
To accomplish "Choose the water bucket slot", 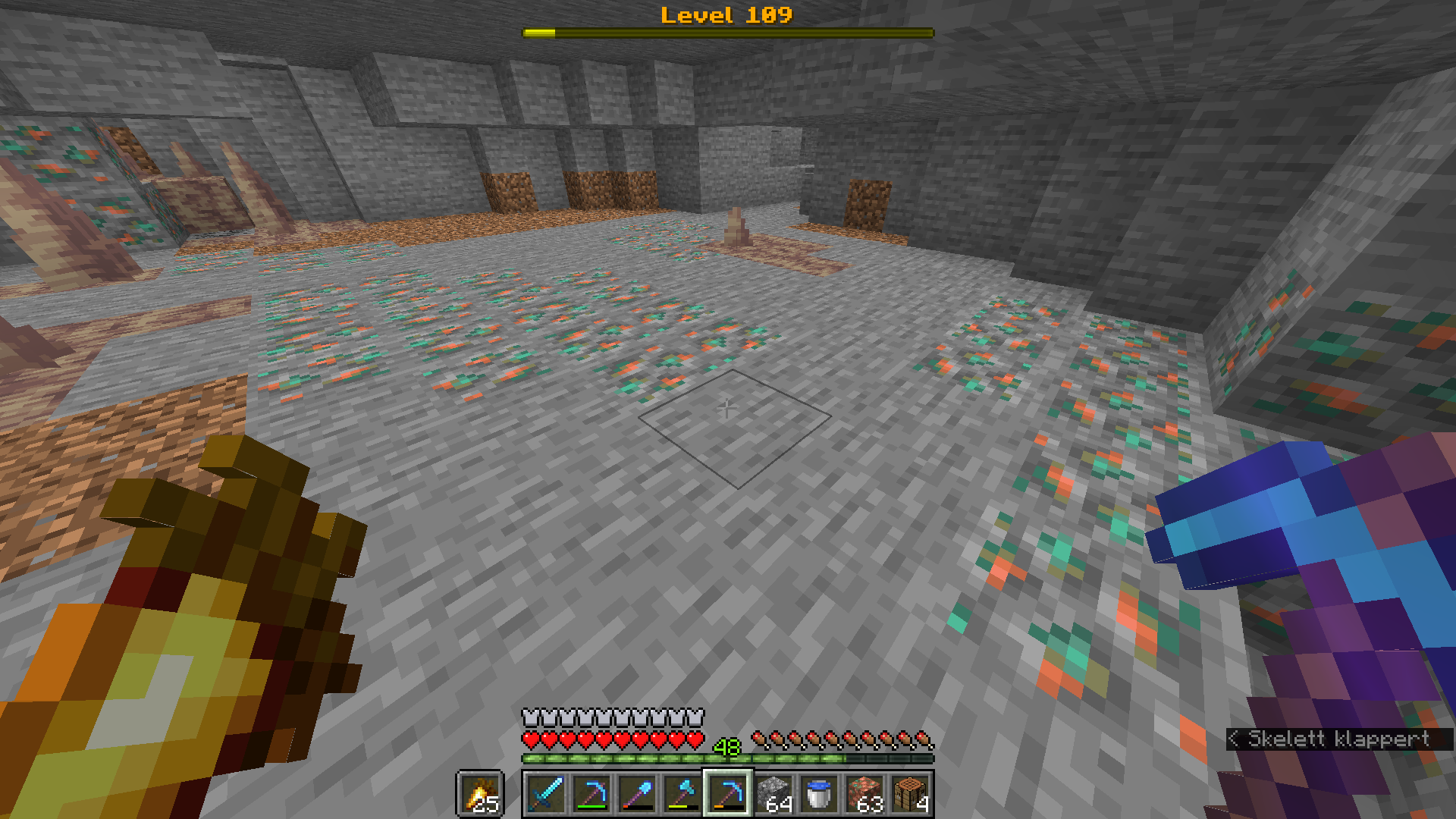I will tap(819, 794).
